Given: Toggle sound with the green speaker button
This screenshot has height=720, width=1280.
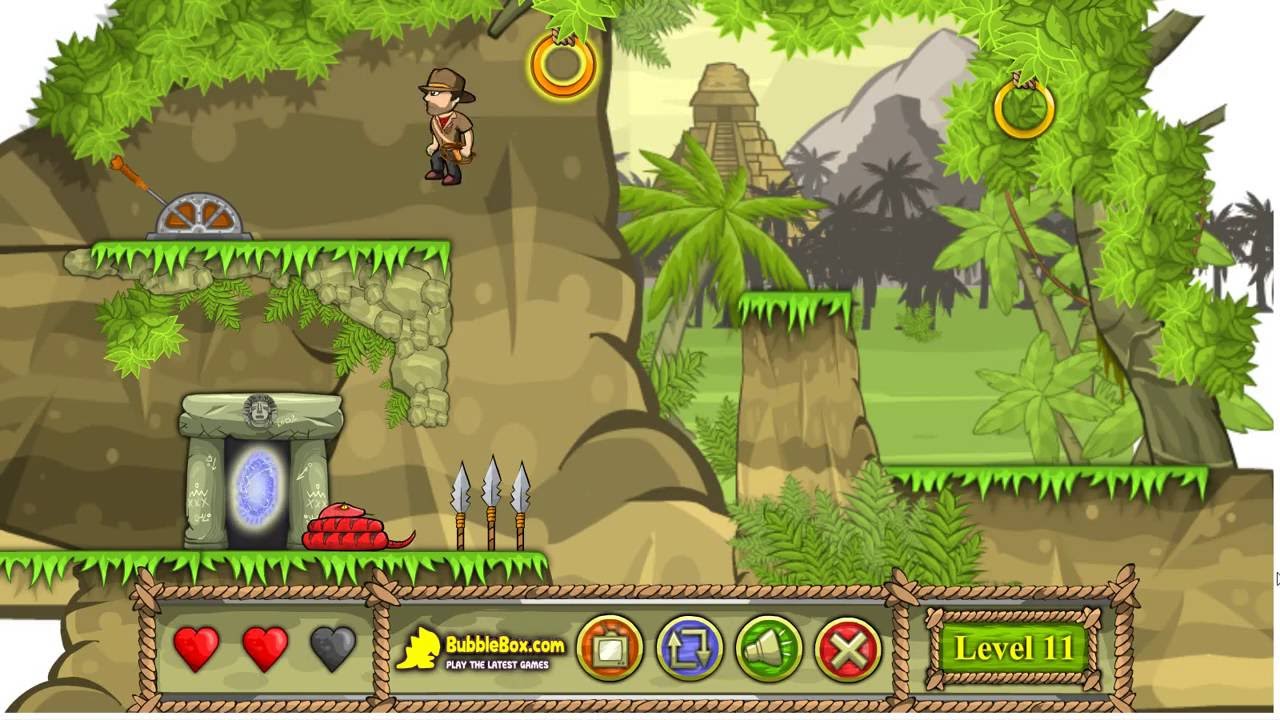Looking at the screenshot, I should coord(769,649).
